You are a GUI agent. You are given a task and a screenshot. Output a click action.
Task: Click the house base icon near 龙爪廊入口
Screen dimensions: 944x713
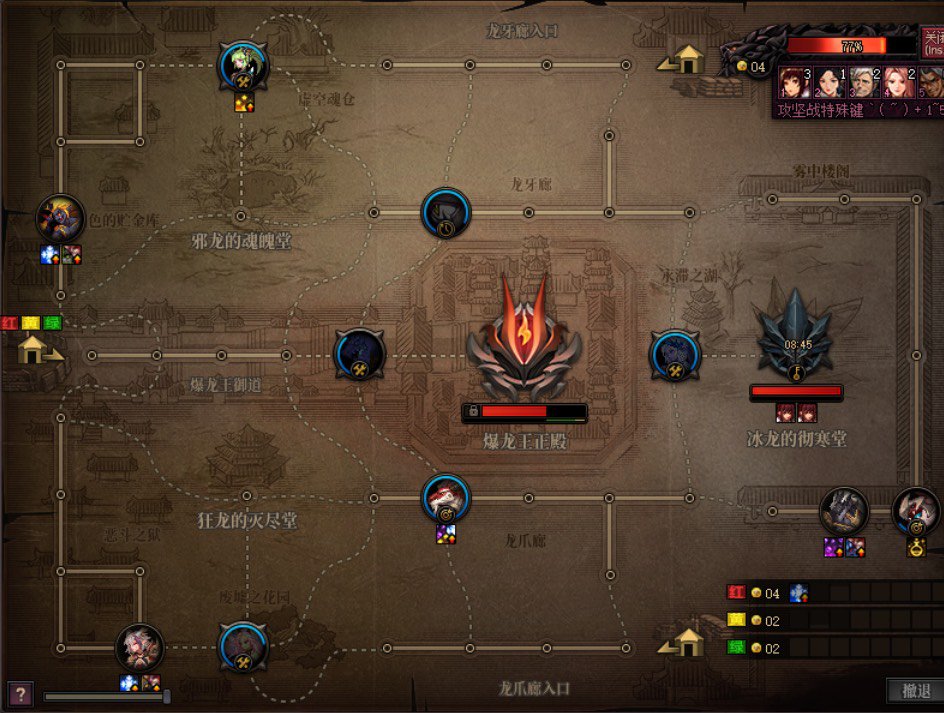click(x=686, y=643)
